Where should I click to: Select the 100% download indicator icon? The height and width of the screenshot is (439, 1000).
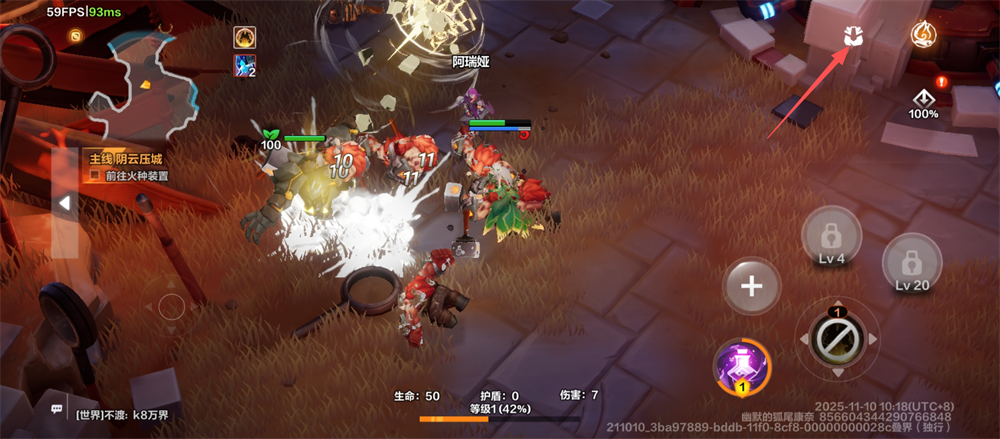coord(923,101)
